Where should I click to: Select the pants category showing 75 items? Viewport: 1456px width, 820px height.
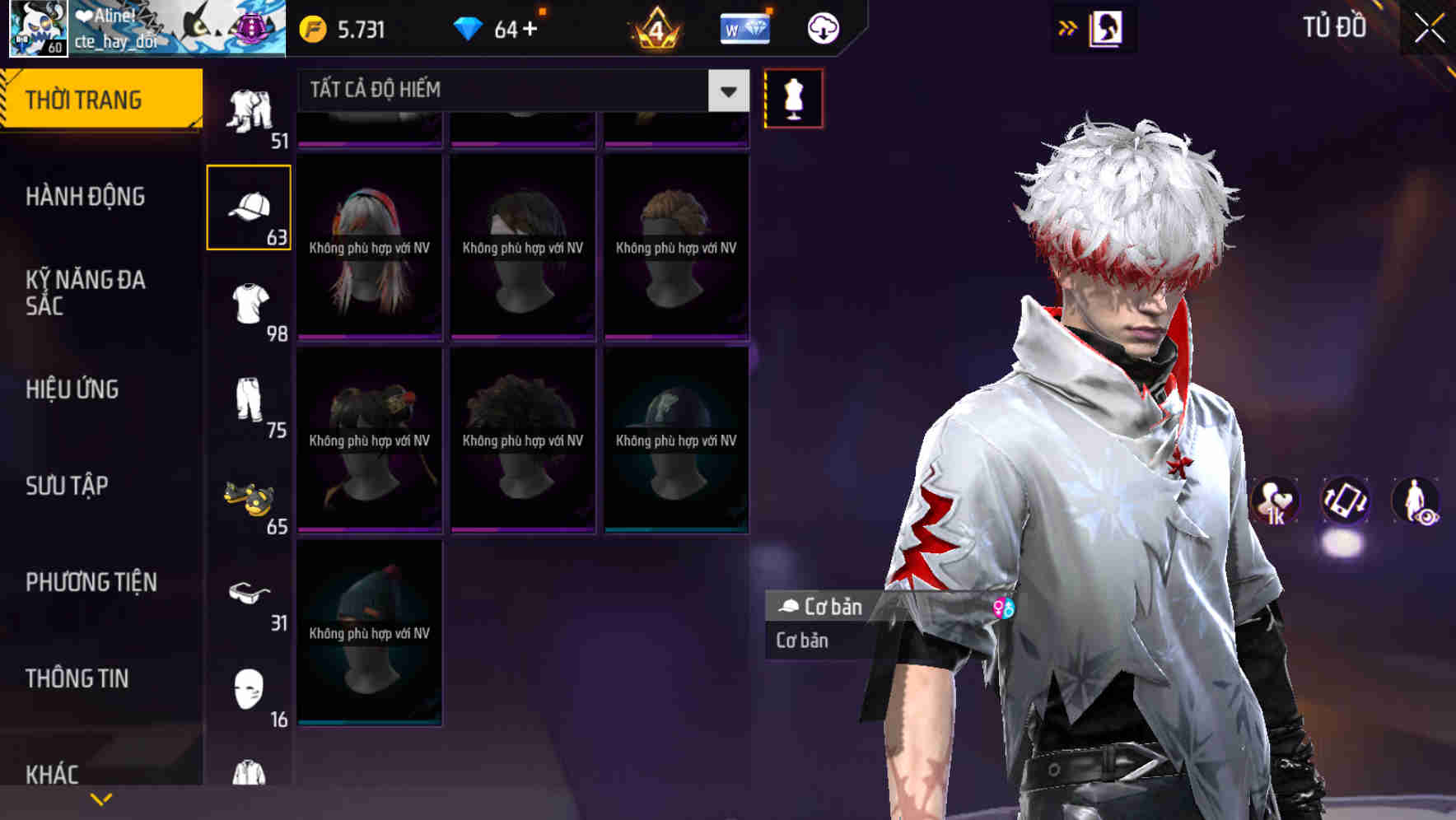click(x=250, y=403)
